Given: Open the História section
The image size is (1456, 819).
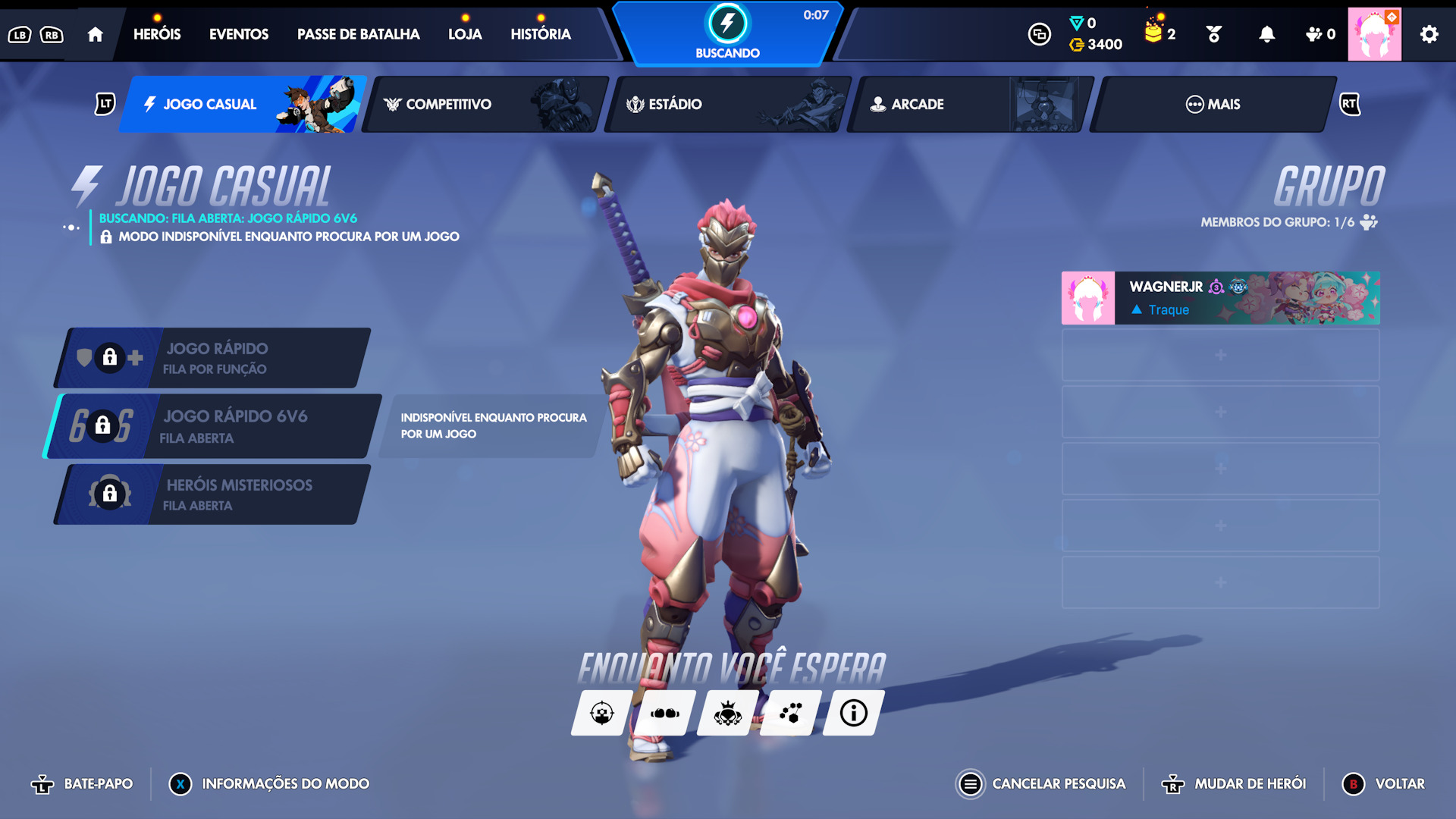Looking at the screenshot, I should pos(540,34).
